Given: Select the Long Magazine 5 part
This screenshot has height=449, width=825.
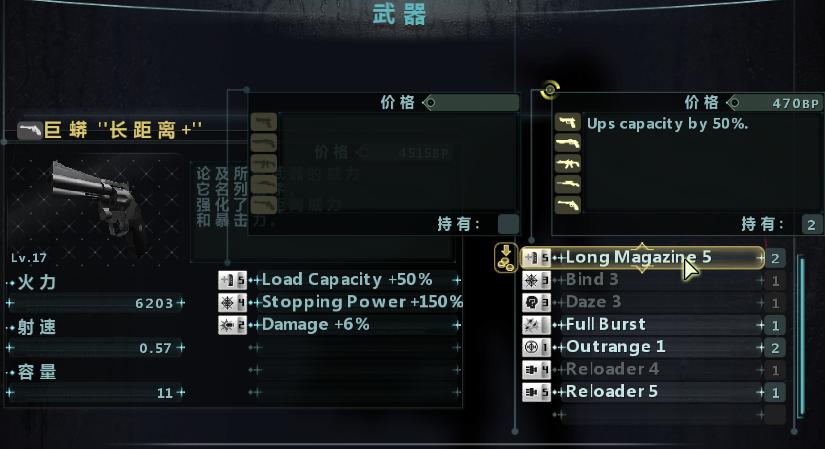Looking at the screenshot, I should point(640,258).
